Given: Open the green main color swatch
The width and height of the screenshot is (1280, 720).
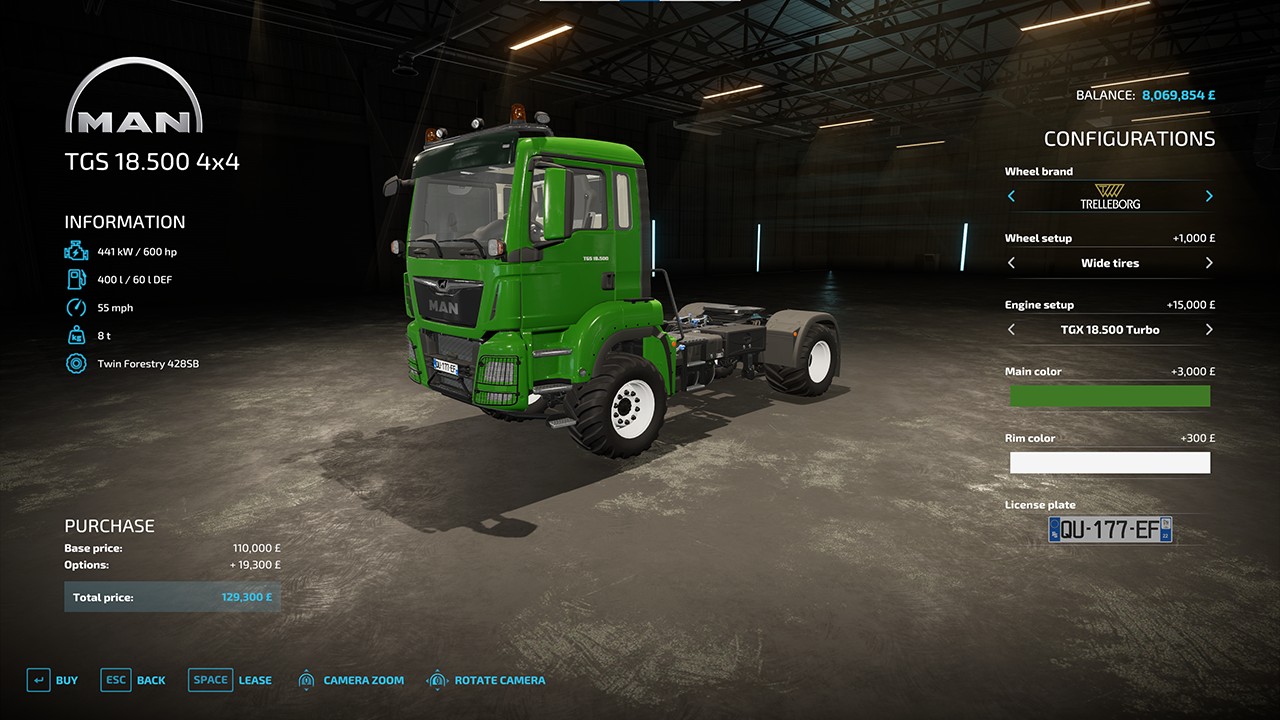Looking at the screenshot, I should (1109, 396).
